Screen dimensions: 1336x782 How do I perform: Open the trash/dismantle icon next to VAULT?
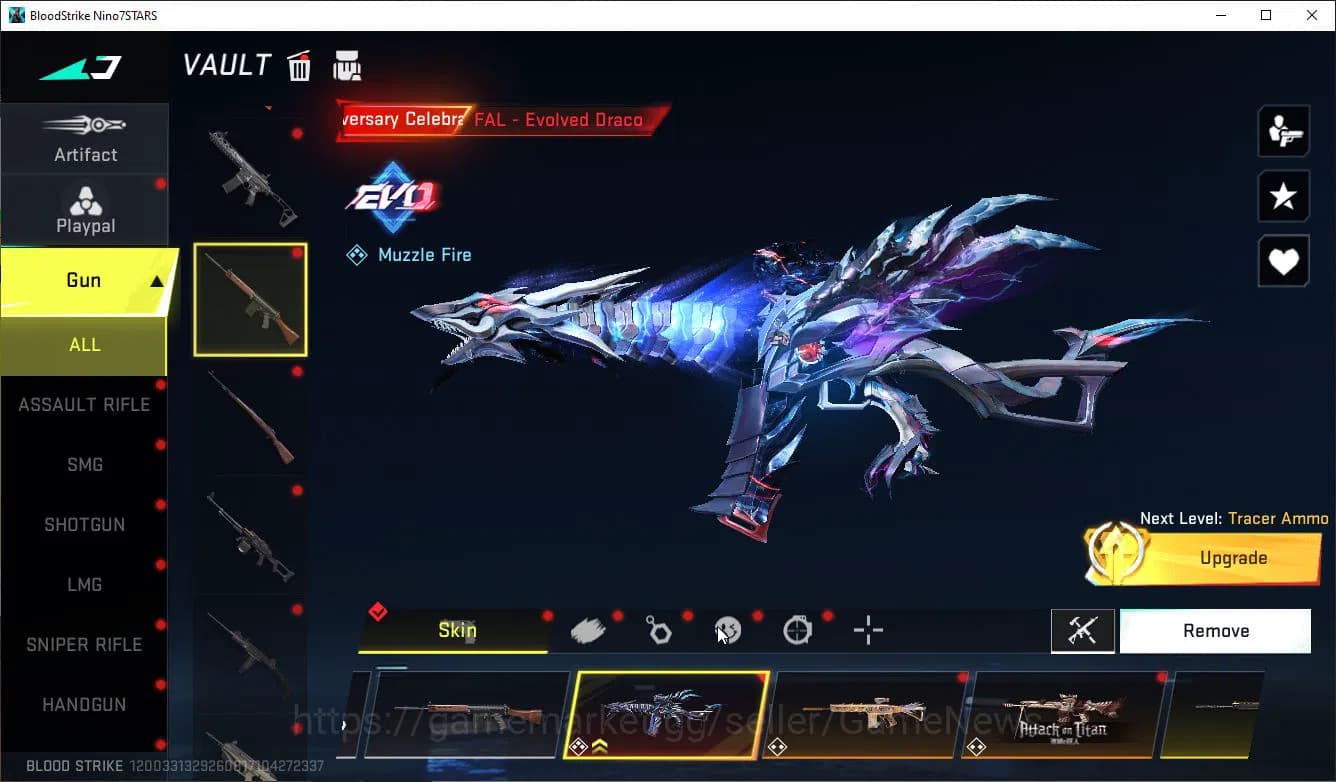tap(299, 65)
